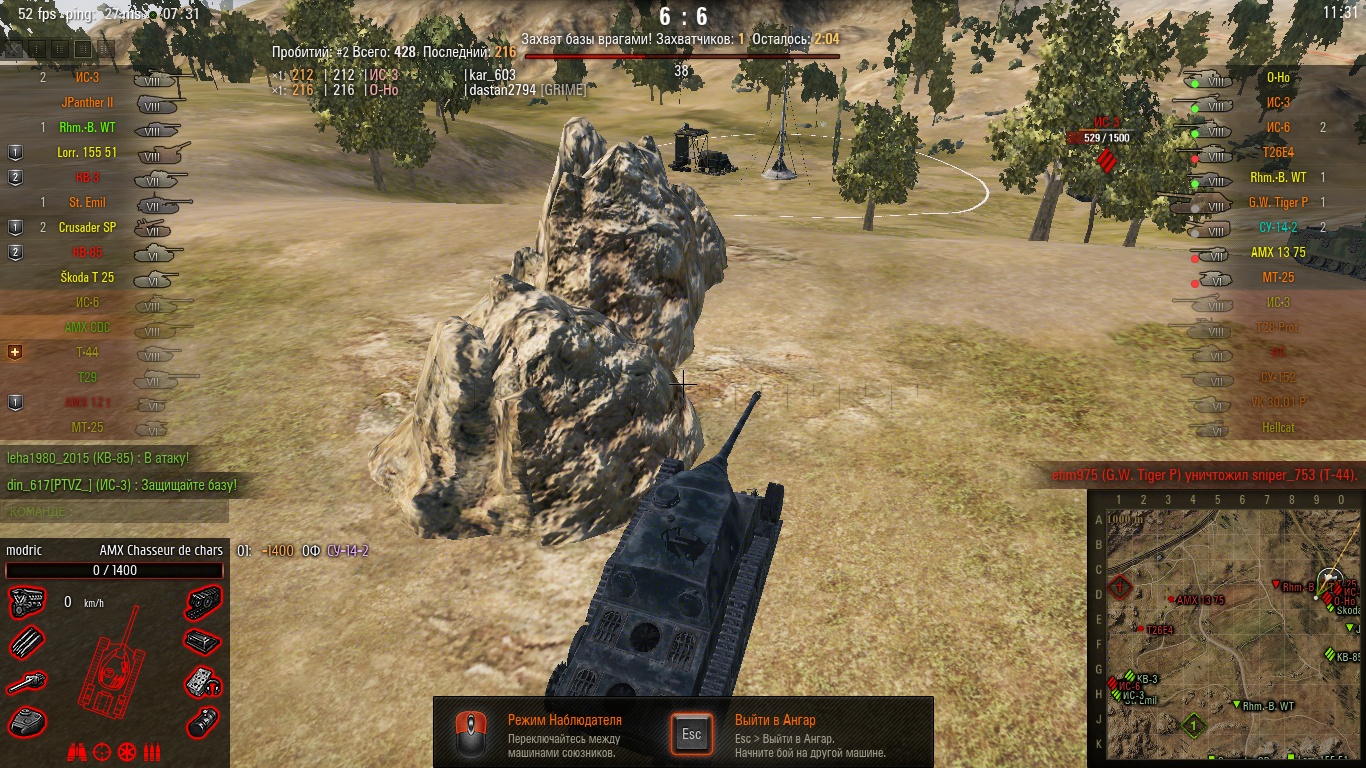The height and width of the screenshot is (768, 1366).
Task: Choose the Crusader SP ally row
Action: [88, 228]
